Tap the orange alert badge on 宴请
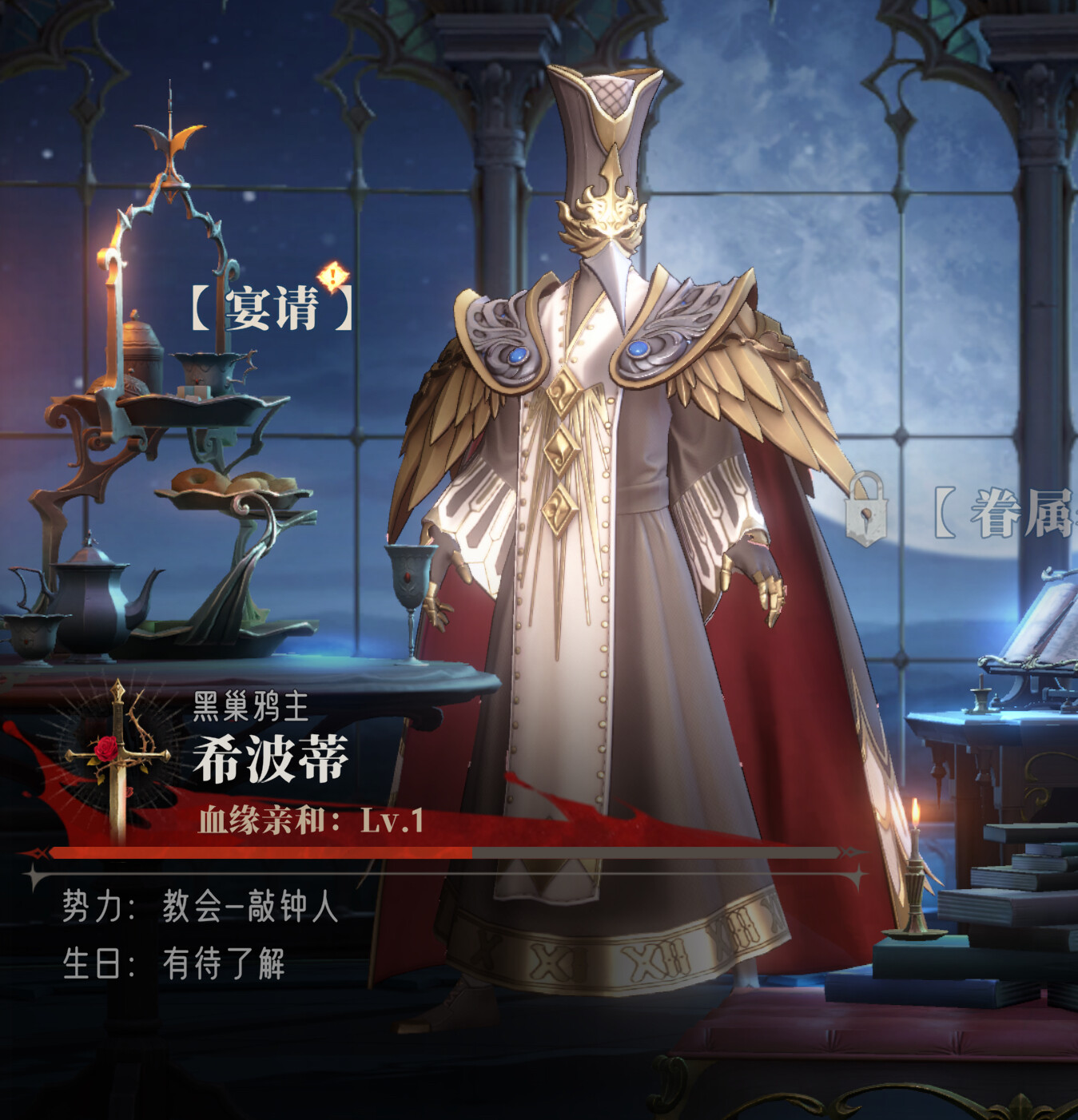The image size is (1078, 1120). click(x=332, y=276)
